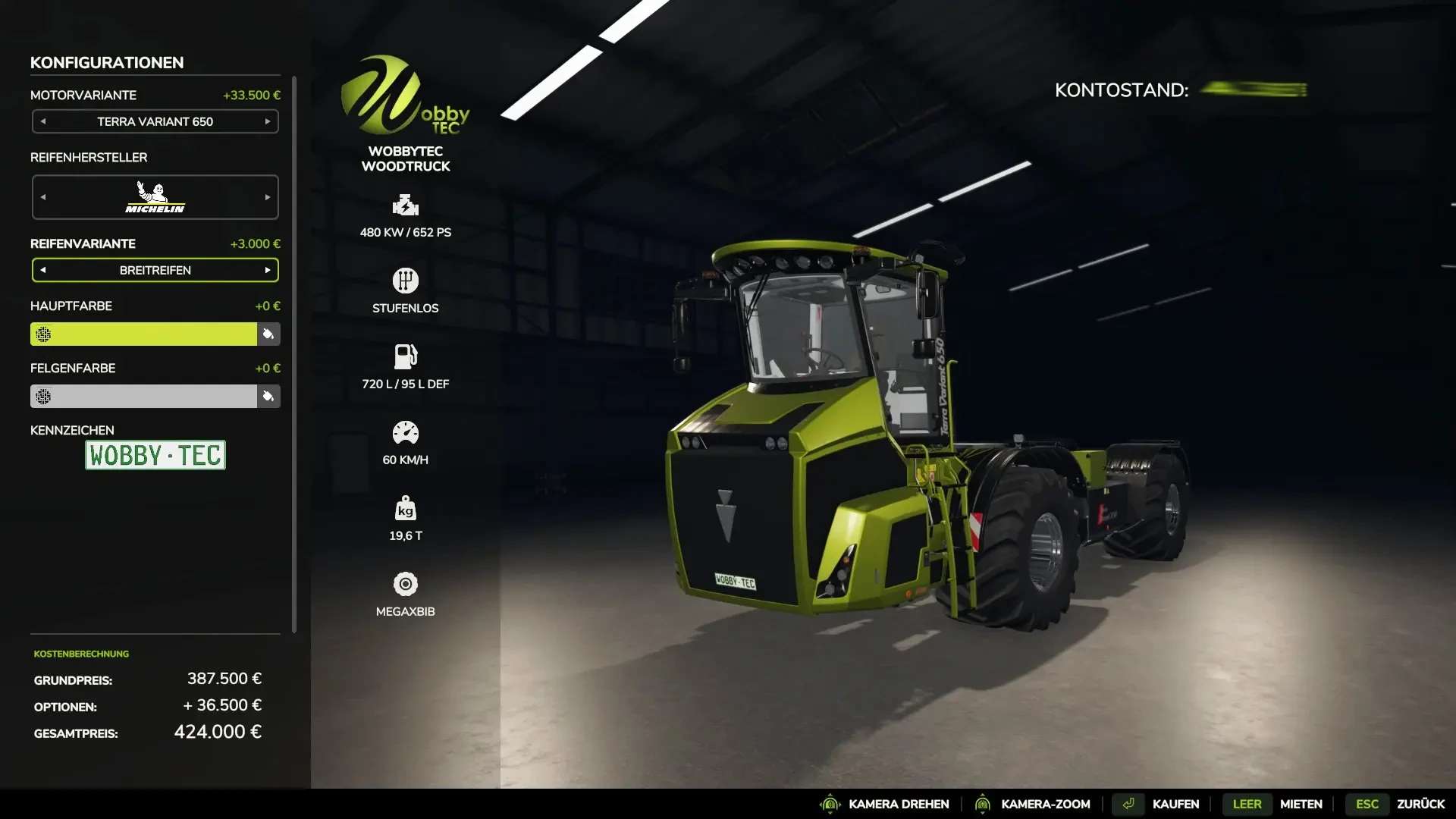Buy the vehicle with Kaufen
This screenshot has width=1456, height=819.
(x=1175, y=804)
